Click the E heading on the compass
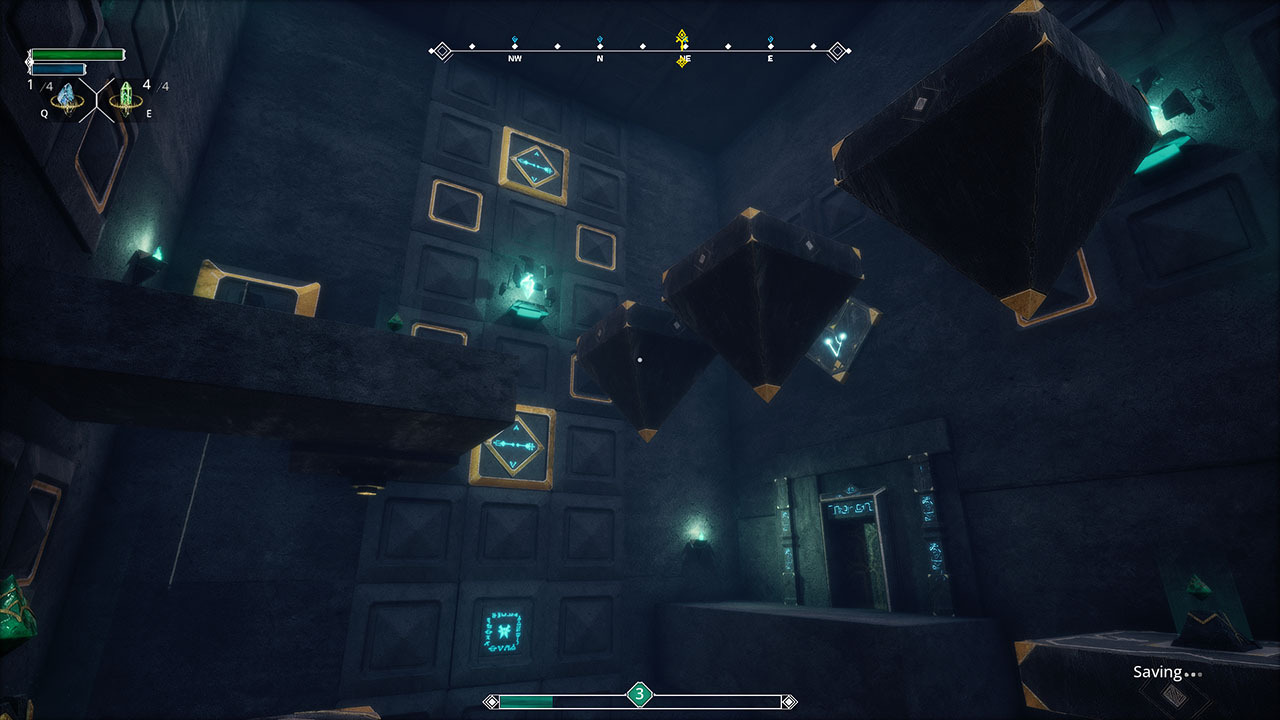1280x720 pixels. tap(770, 59)
